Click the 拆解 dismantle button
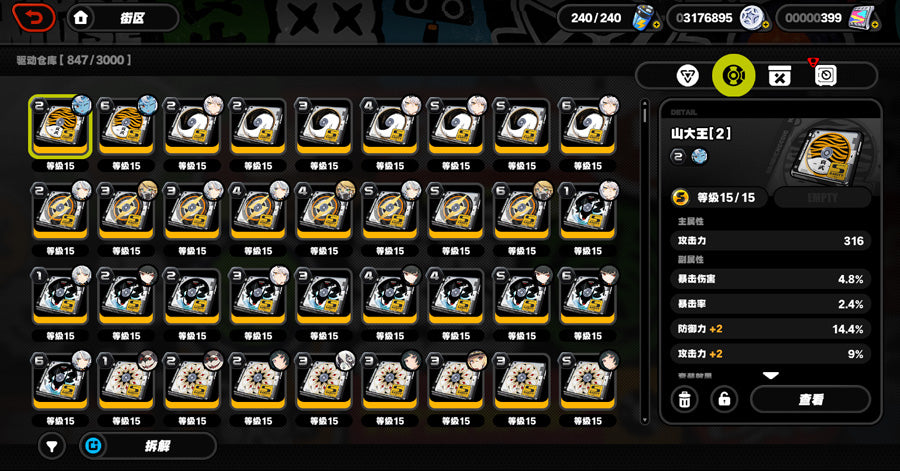The width and height of the screenshot is (900, 471). [150, 445]
